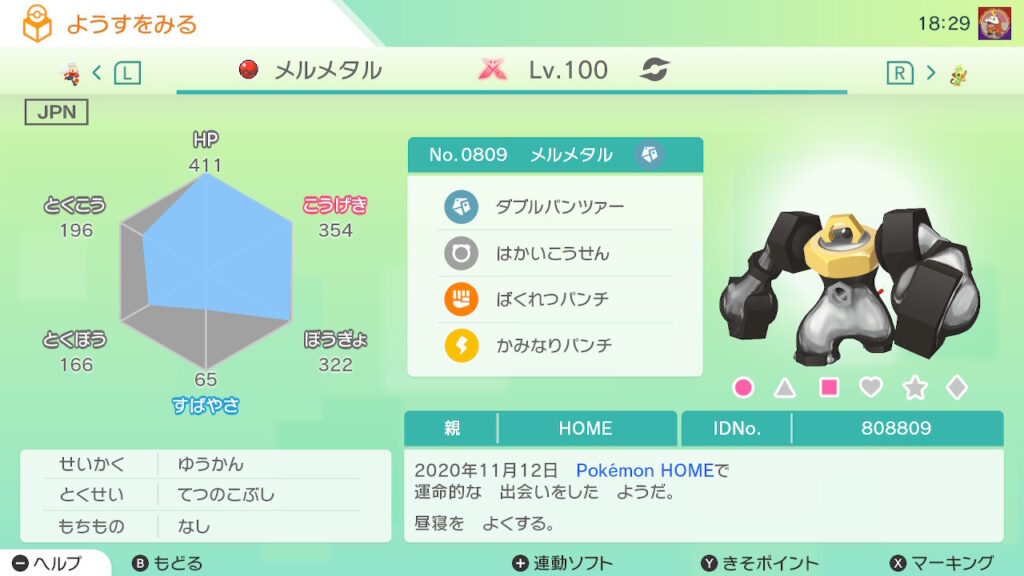Image resolution: width=1024 pixels, height=576 pixels.
Task: Show きそポイント base points
Action: point(759,563)
